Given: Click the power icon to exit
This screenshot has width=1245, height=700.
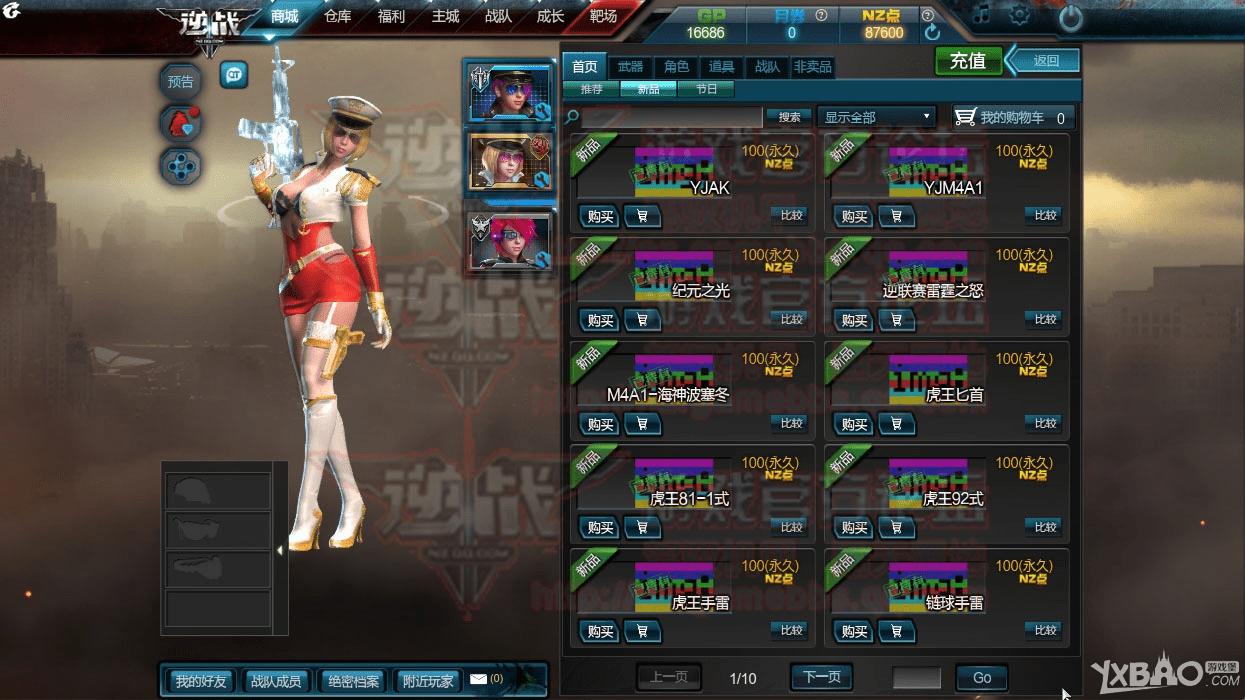Looking at the screenshot, I should [x=1070, y=17].
